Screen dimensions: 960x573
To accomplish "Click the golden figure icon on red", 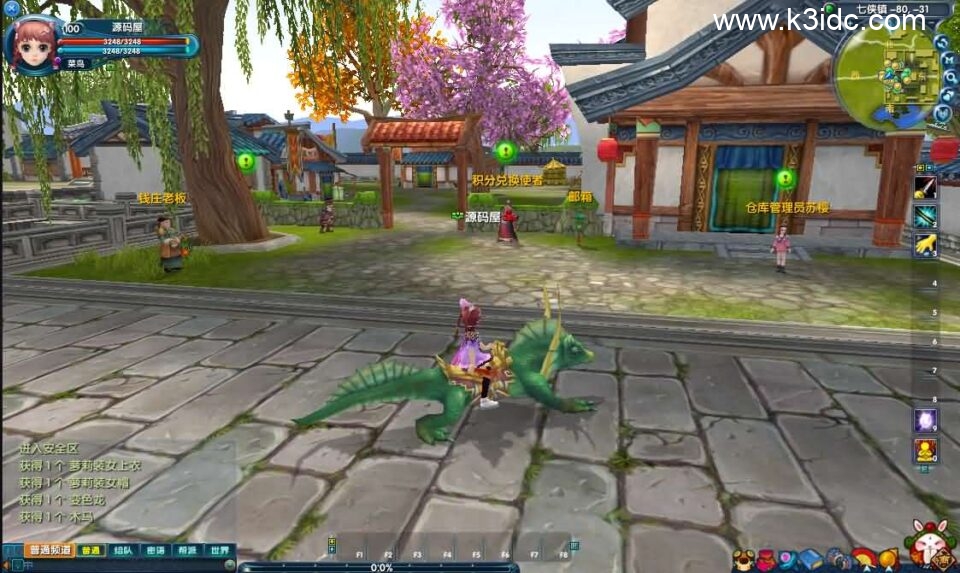I will [925, 450].
